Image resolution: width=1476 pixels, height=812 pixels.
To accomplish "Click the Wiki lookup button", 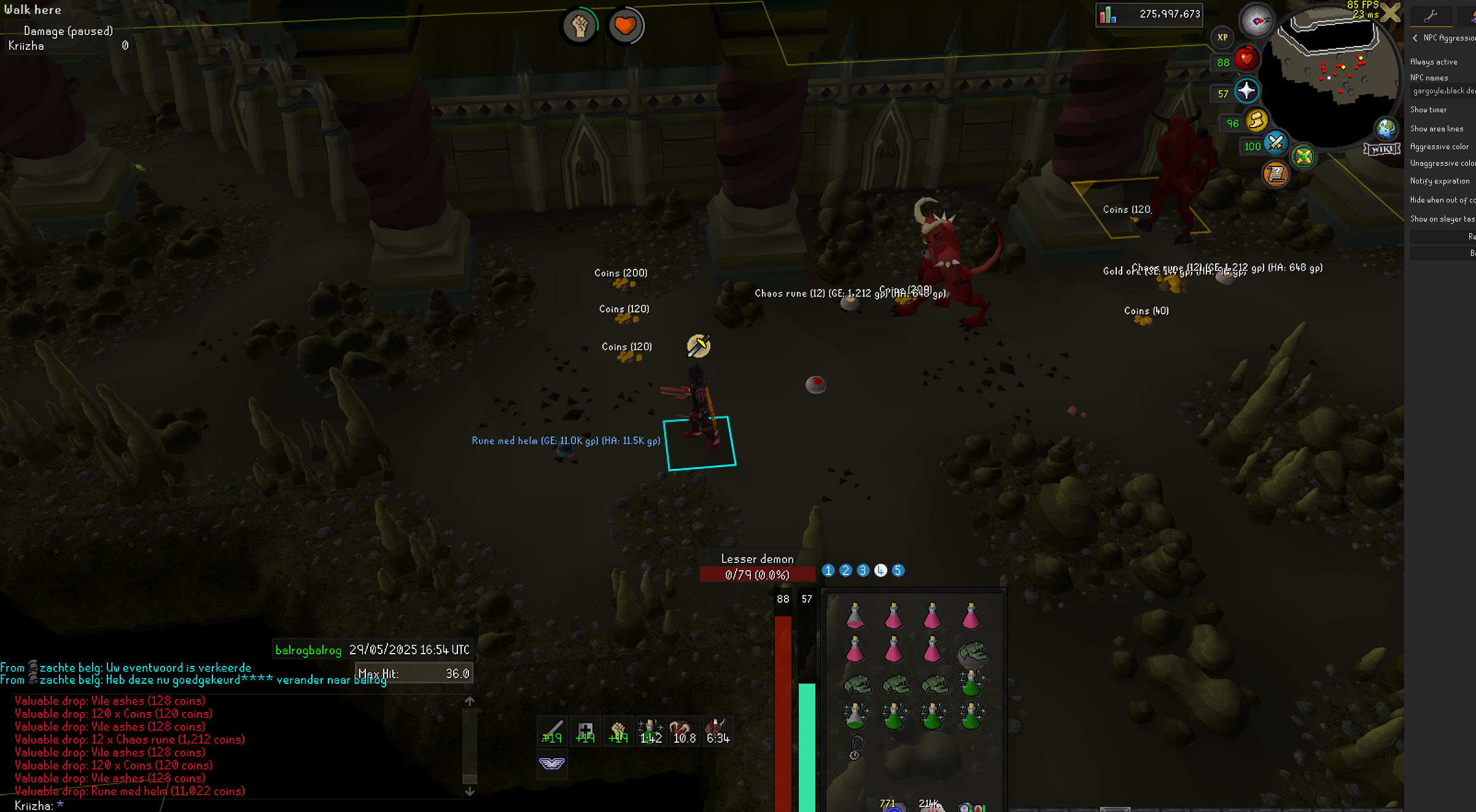I will point(1381,149).
